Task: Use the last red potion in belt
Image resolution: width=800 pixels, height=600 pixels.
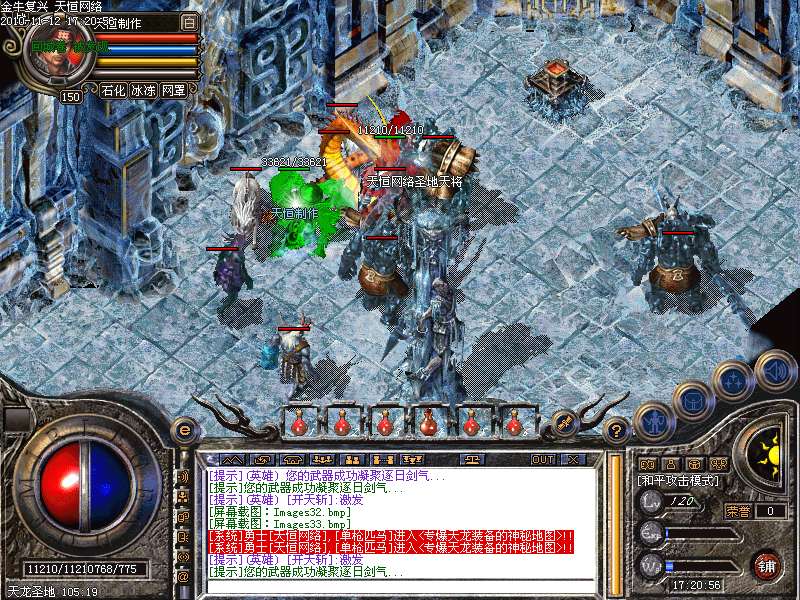Action: [x=513, y=423]
